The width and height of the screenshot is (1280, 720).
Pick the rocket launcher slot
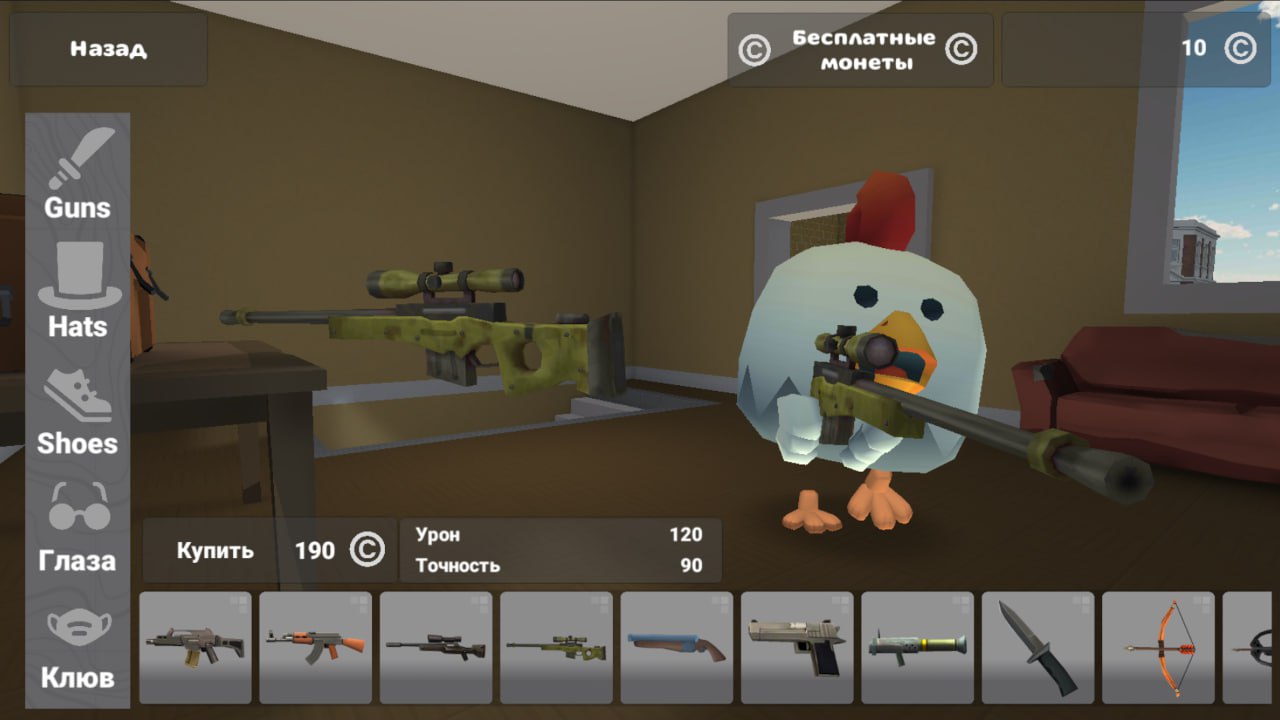pos(917,647)
